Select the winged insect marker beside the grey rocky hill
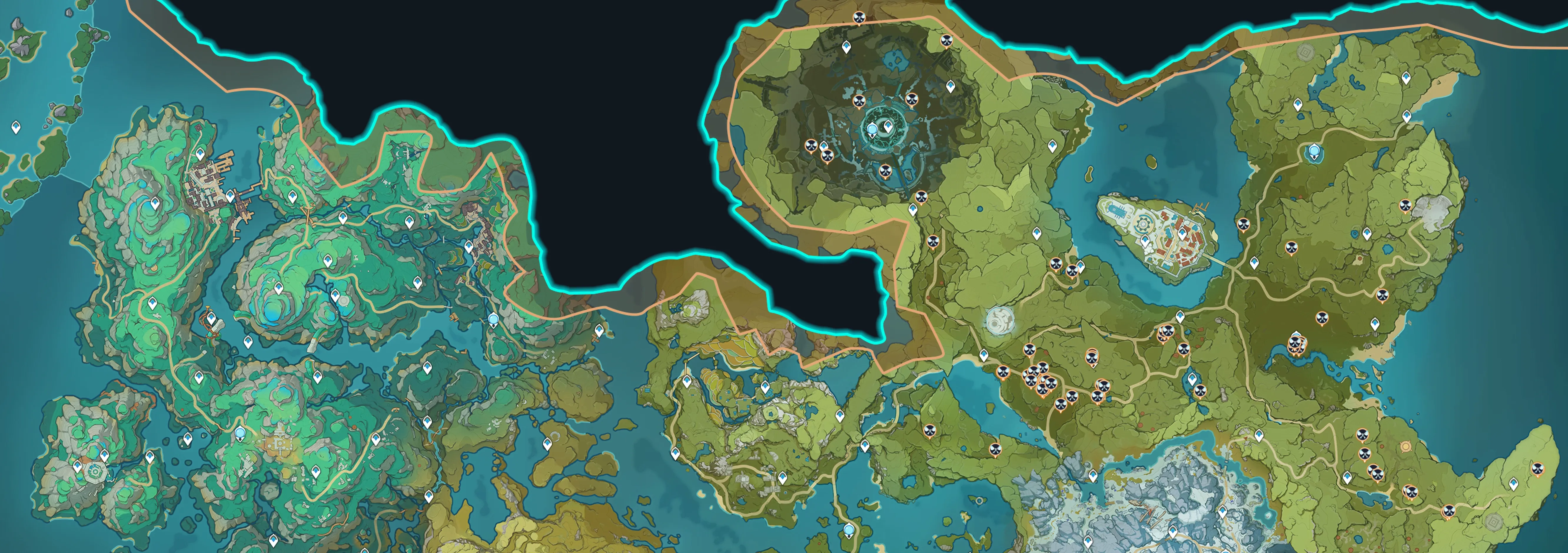The height and width of the screenshot is (553, 1568). pos(1406,206)
